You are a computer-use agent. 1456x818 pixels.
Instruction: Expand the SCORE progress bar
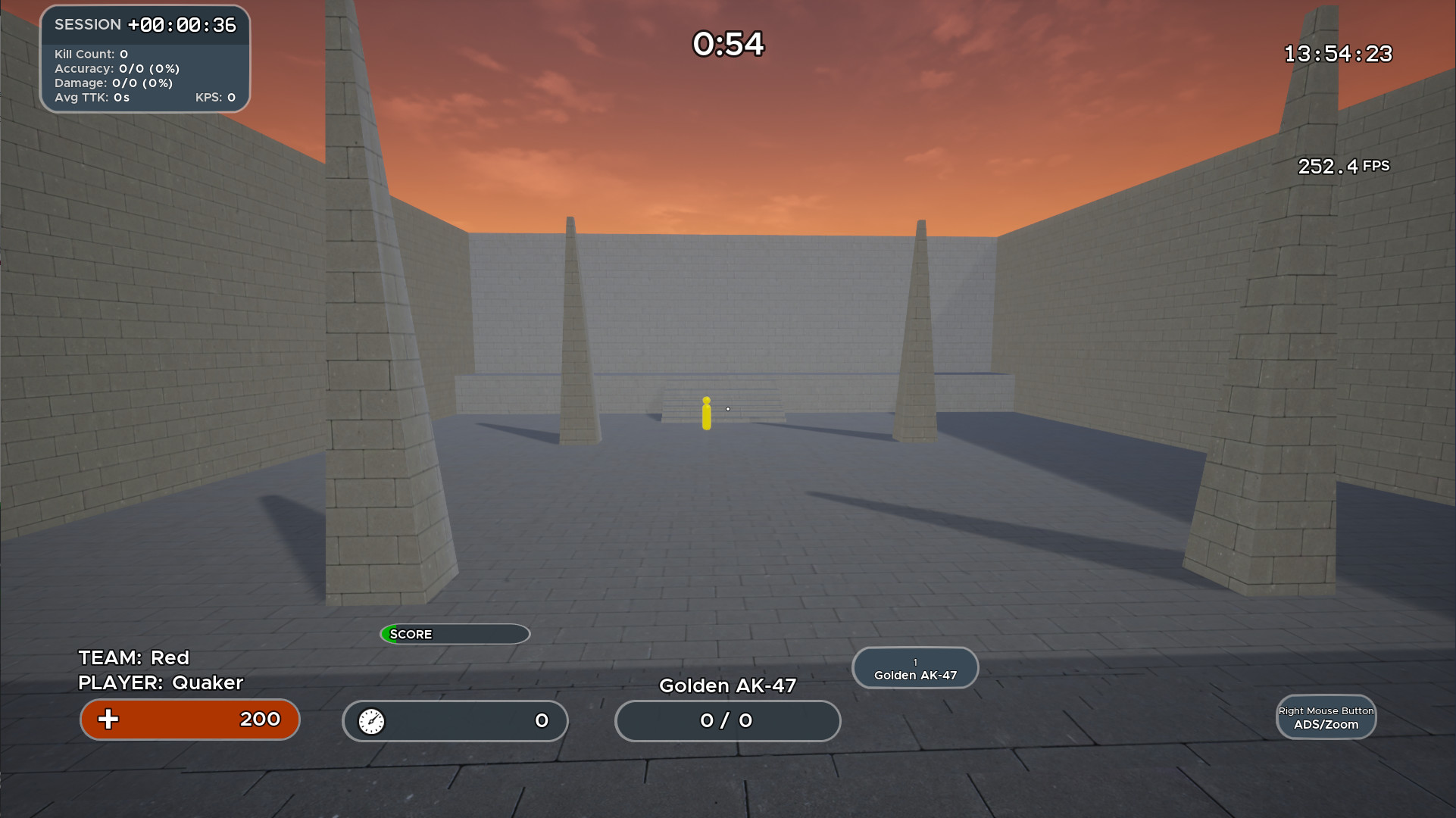[455, 634]
